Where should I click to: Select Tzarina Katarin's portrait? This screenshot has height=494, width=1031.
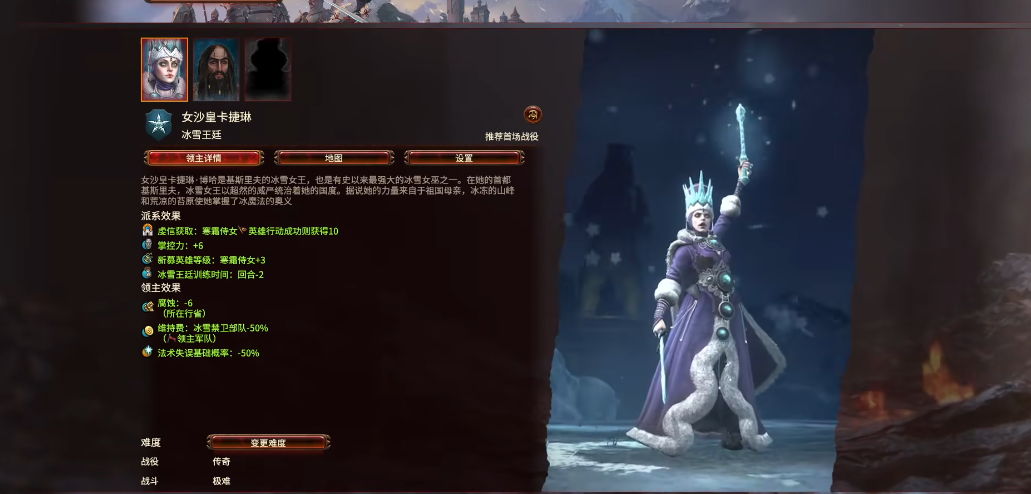click(164, 69)
